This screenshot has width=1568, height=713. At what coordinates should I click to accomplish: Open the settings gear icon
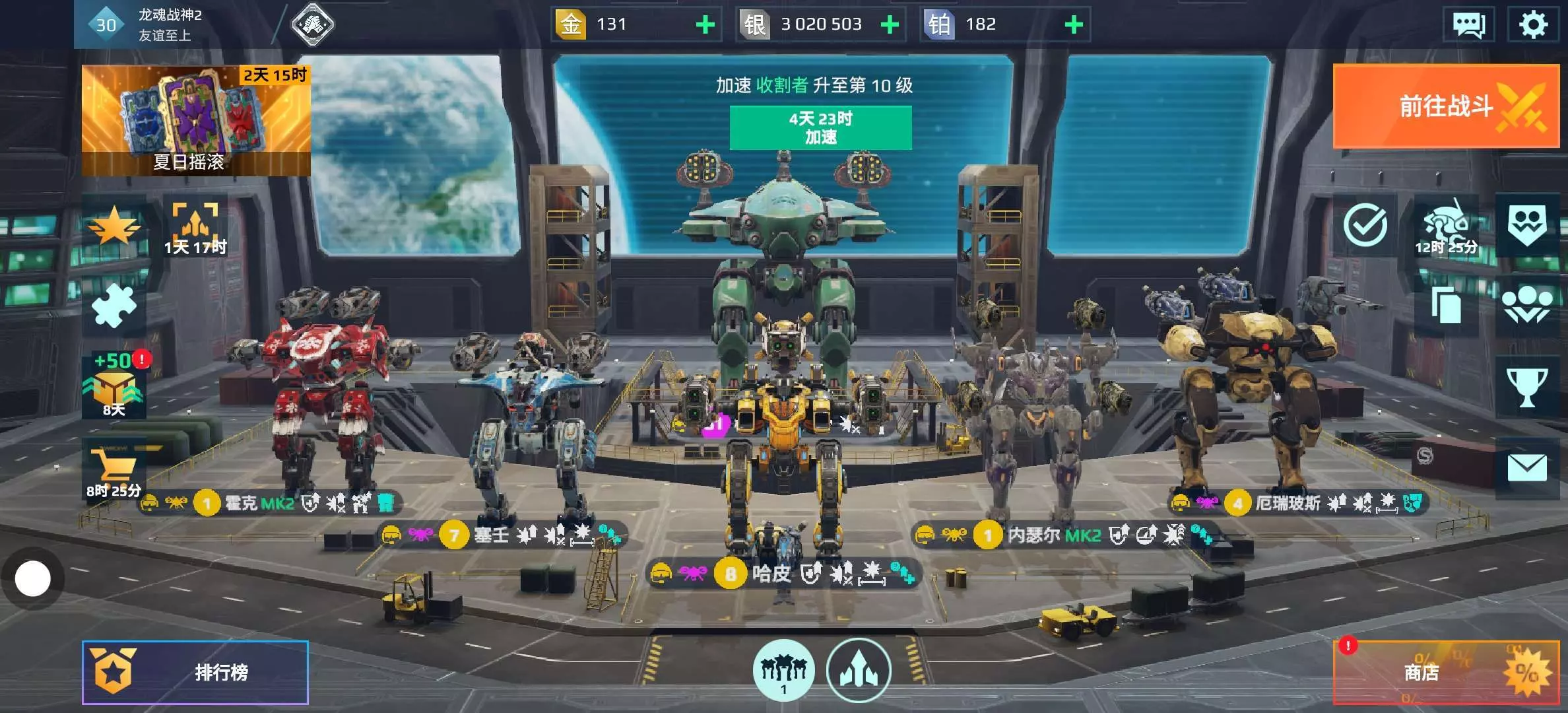coord(1532,25)
